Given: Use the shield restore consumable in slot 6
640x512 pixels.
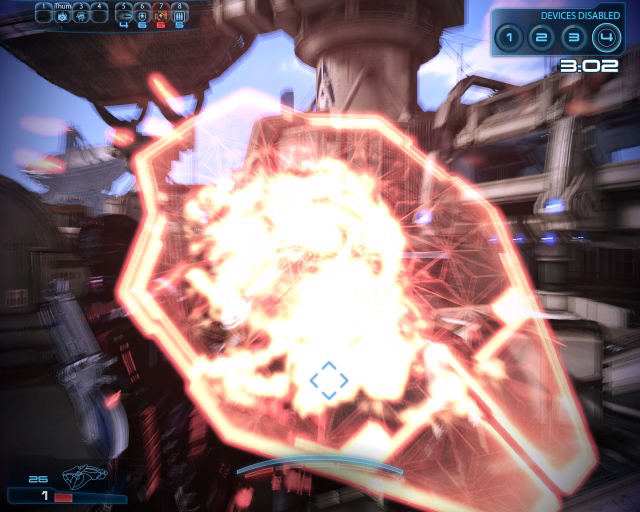Looking at the screenshot, I should pyautogui.click(x=142, y=13).
